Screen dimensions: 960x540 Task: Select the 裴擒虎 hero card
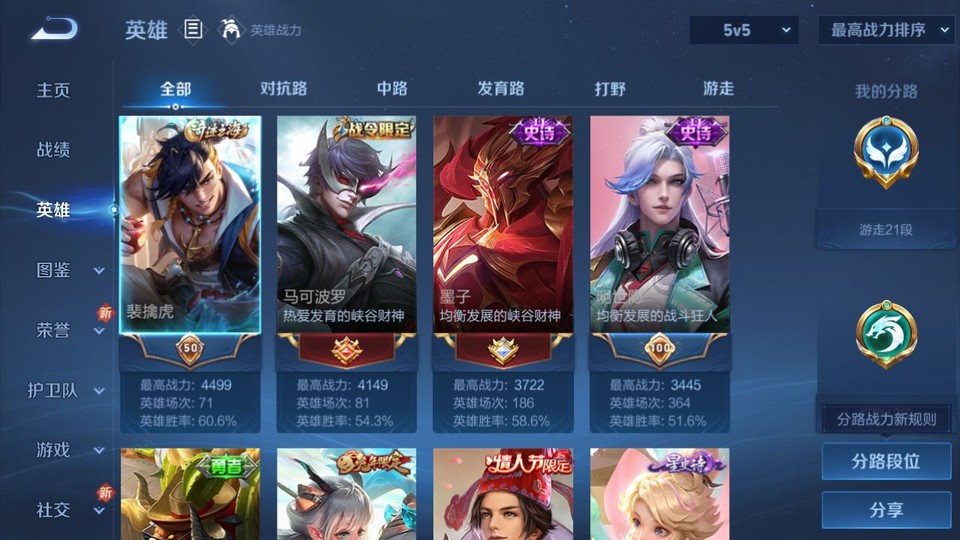tap(190, 225)
